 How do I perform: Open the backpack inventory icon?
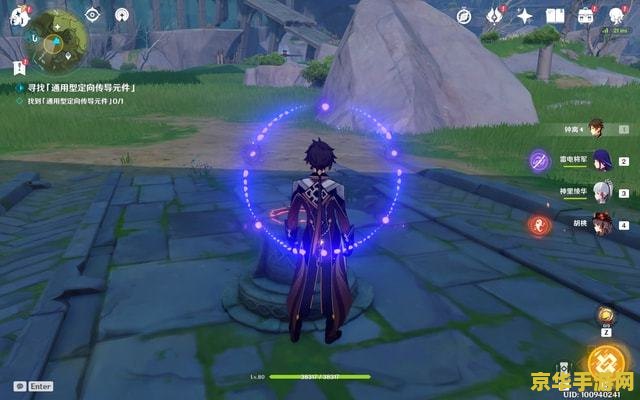(587, 15)
